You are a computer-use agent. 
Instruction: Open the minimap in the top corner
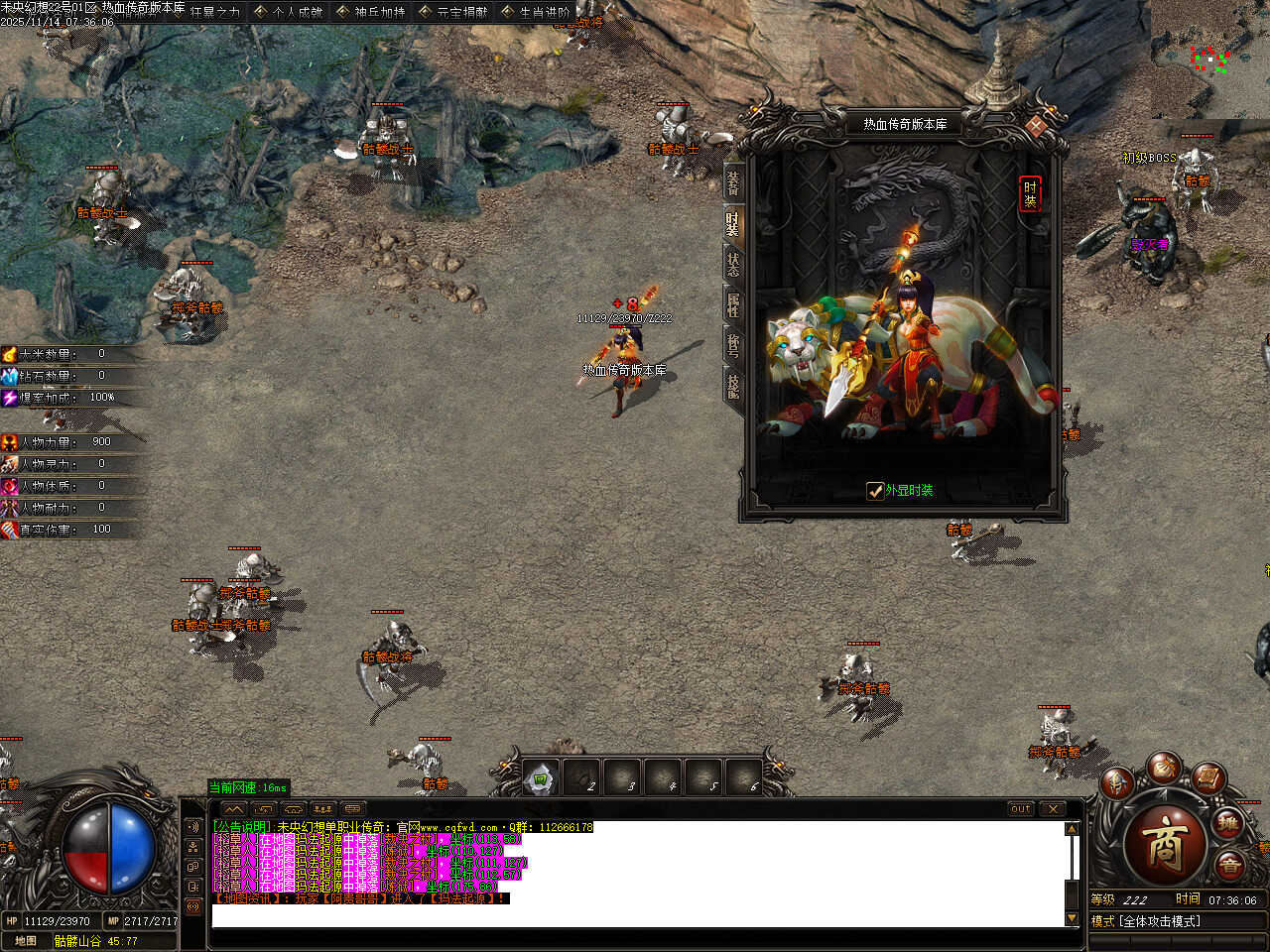[1210, 59]
